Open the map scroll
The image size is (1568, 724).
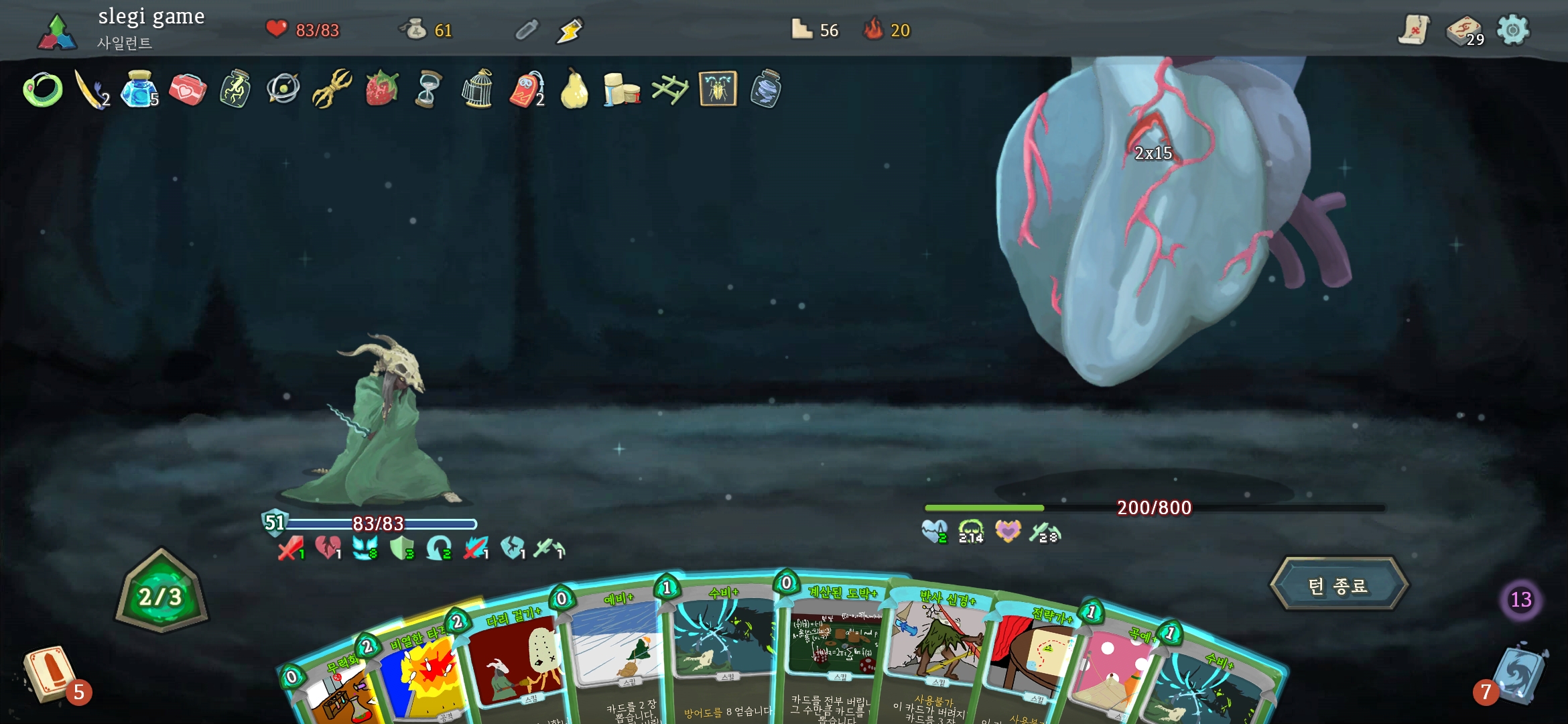[x=1414, y=30]
